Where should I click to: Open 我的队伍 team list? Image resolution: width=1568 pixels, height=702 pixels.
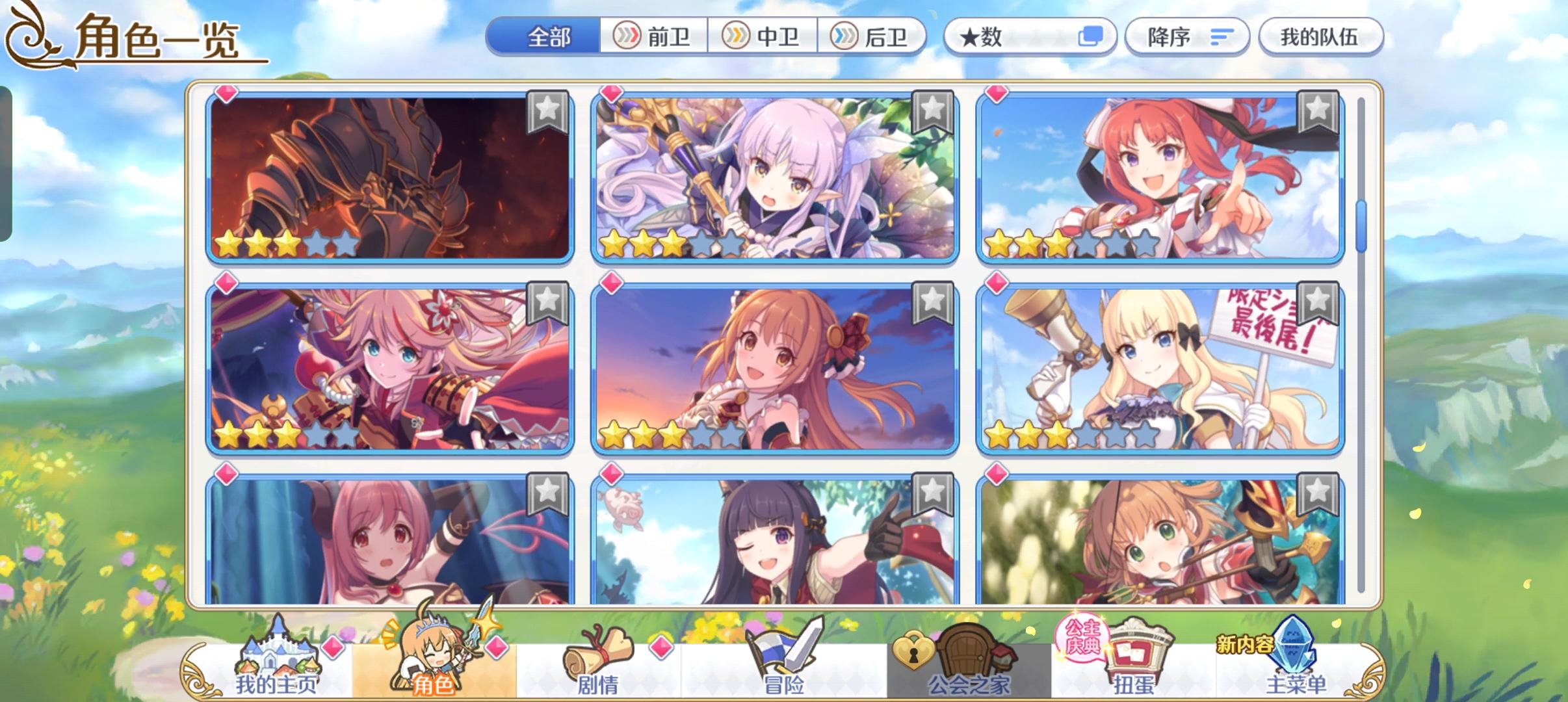pyautogui.click(x=1322, y=36)
